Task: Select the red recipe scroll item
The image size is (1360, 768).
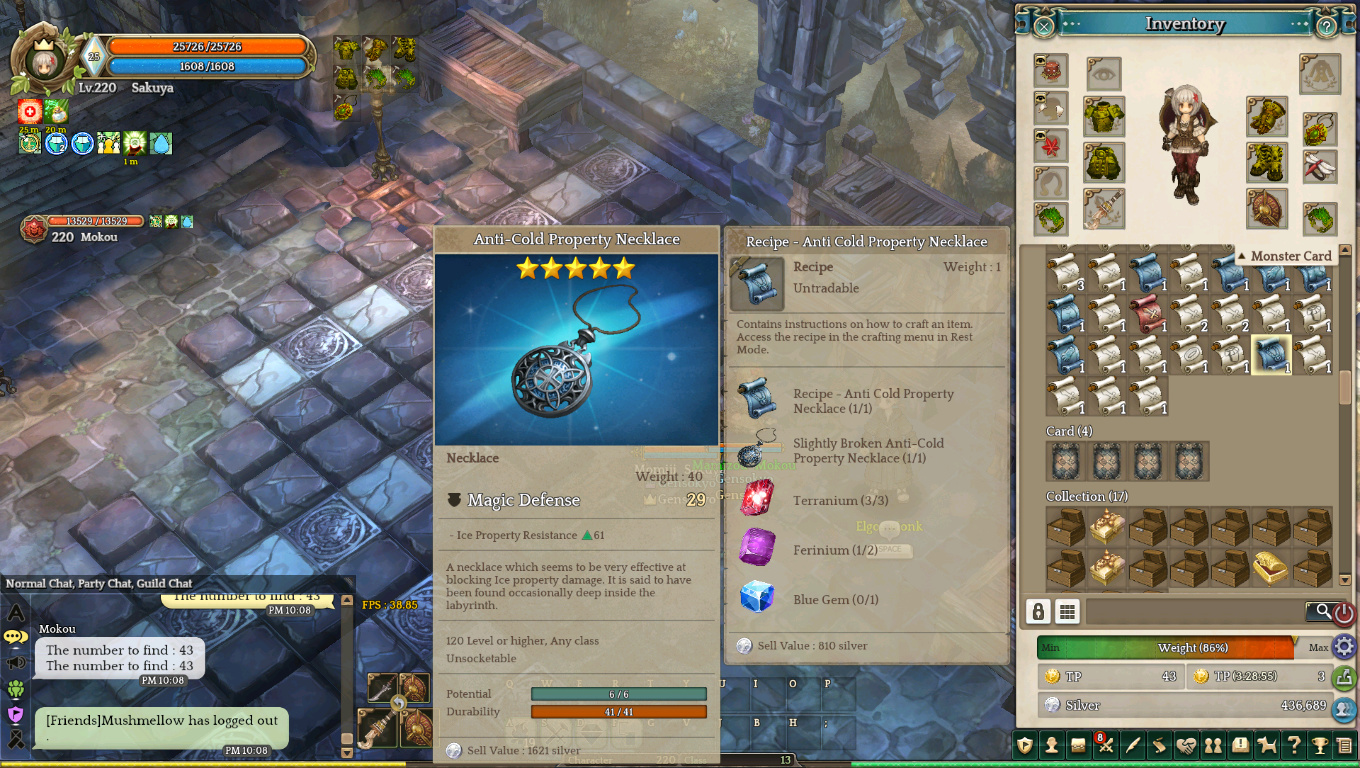Action: [1148, 313]
